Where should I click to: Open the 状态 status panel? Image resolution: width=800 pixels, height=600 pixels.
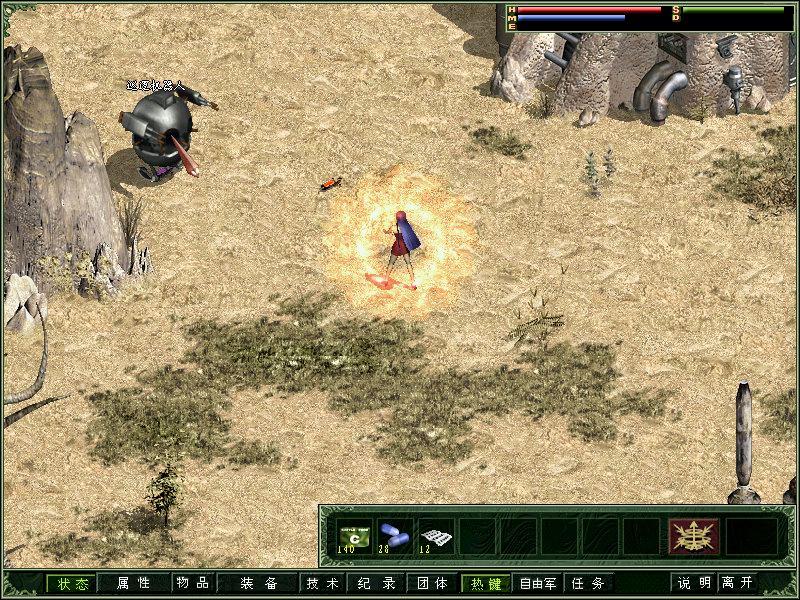tap(72, 584)
